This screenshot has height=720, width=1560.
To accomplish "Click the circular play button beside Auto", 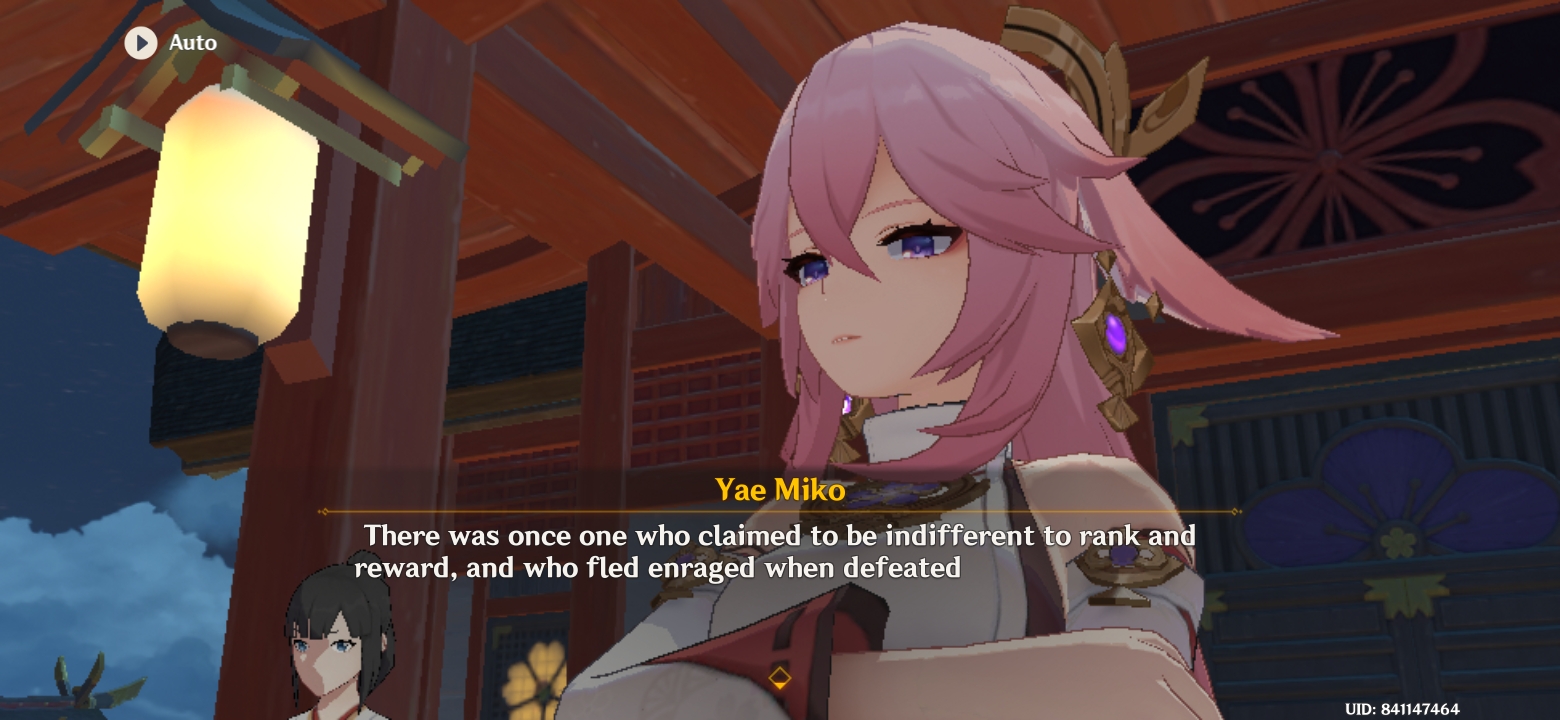I will 141,42.
